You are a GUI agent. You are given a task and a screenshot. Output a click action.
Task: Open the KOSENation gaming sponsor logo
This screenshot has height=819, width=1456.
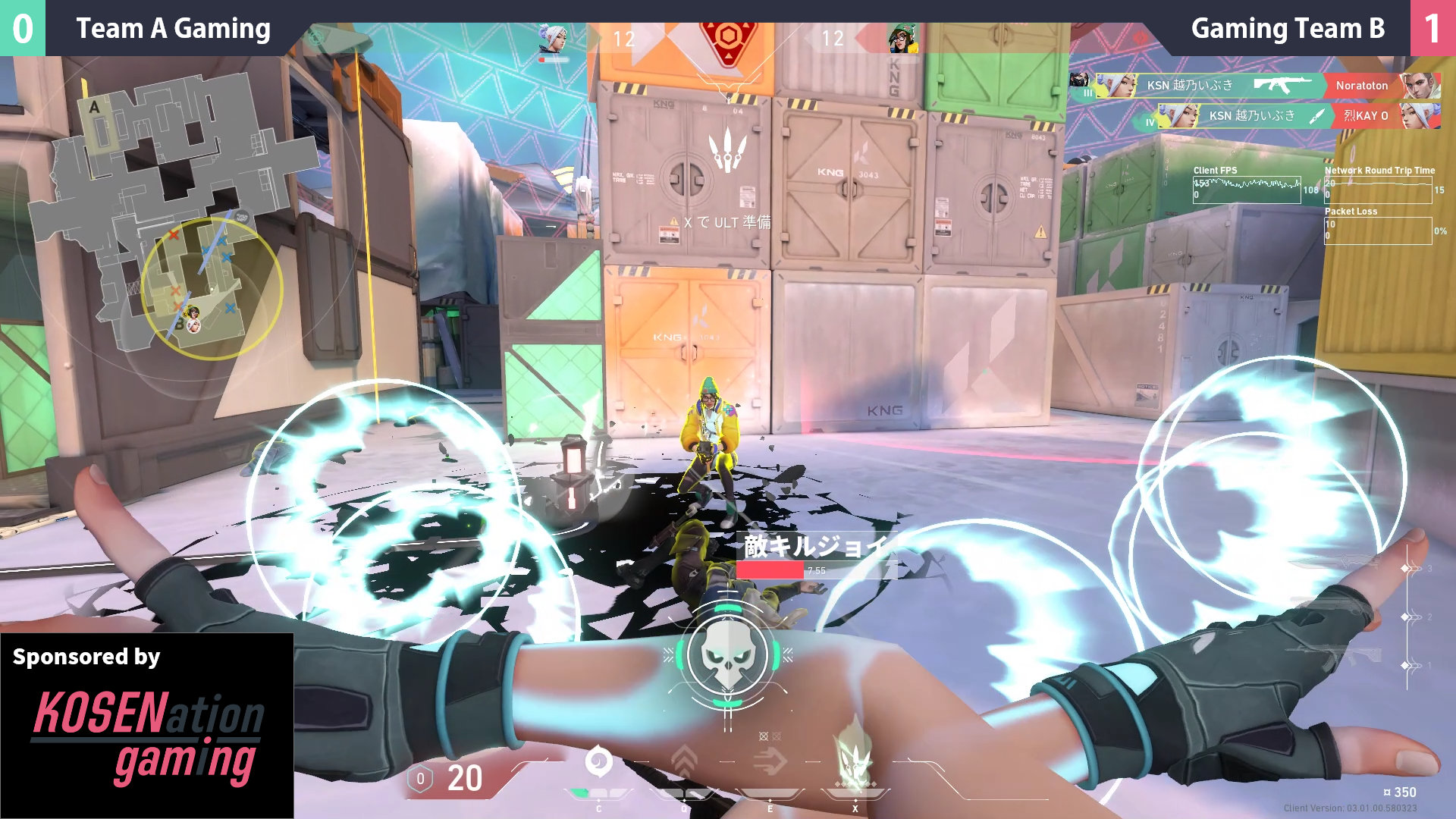pyautogui.click(x=147, y=737)
